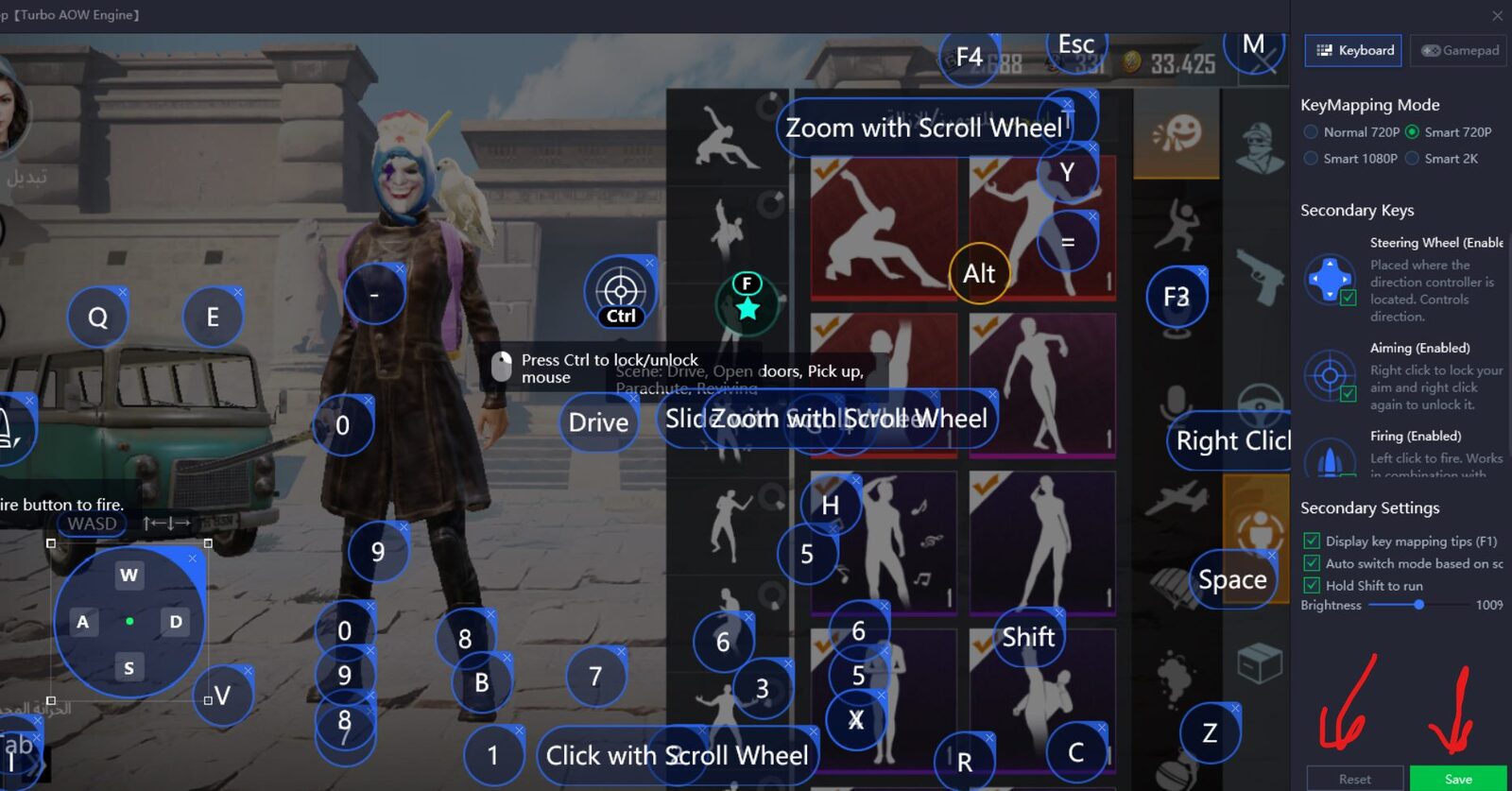Select the Ctrl crosshair aiming key

pyautogui.click(x=620, y=292)
